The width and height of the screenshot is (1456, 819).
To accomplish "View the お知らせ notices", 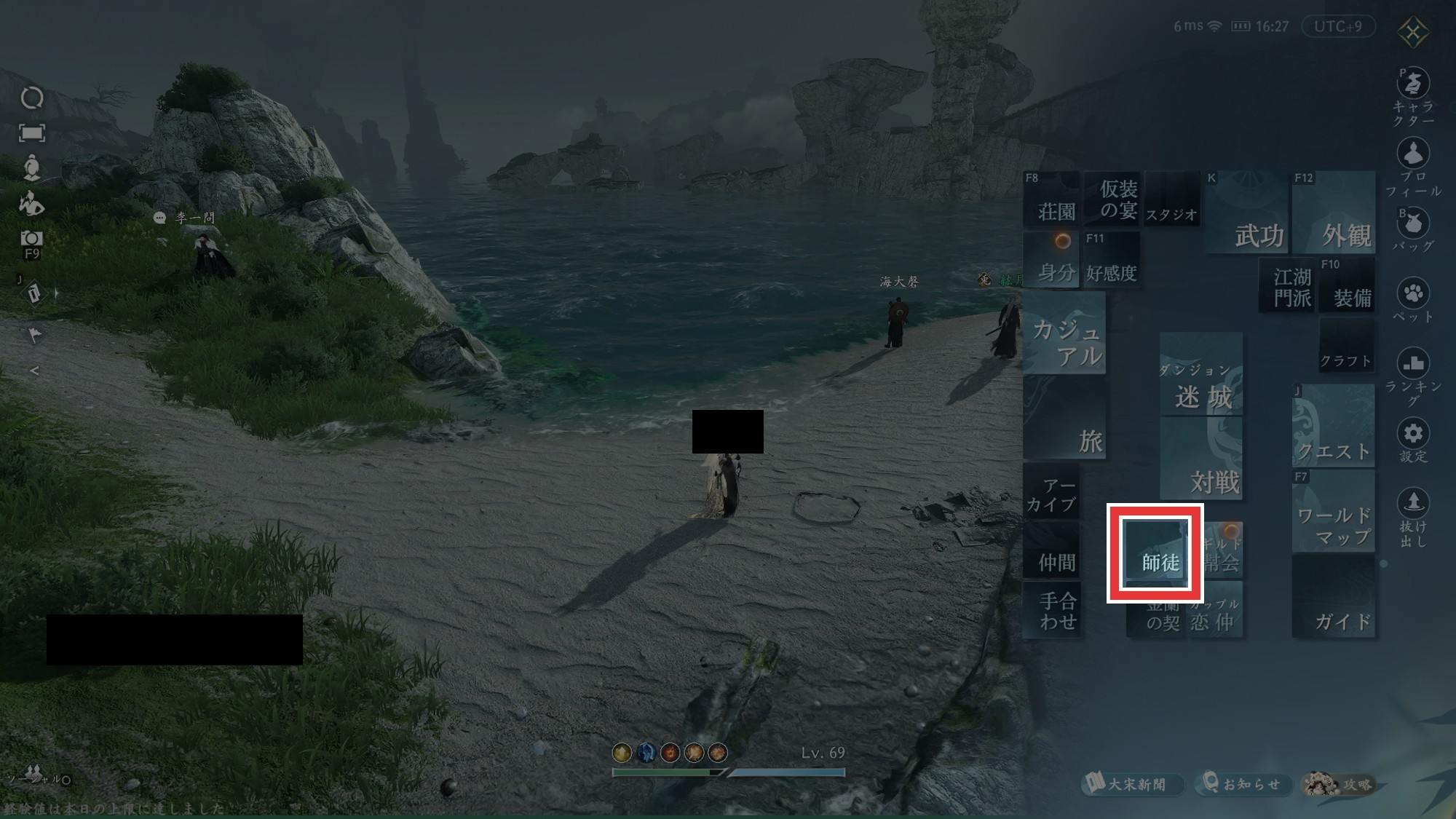I will pos(1243,784).
